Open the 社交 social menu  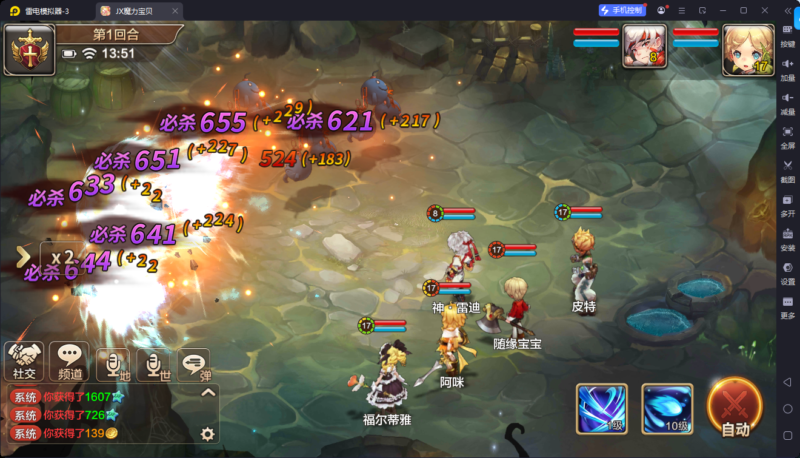coord(24,360)
